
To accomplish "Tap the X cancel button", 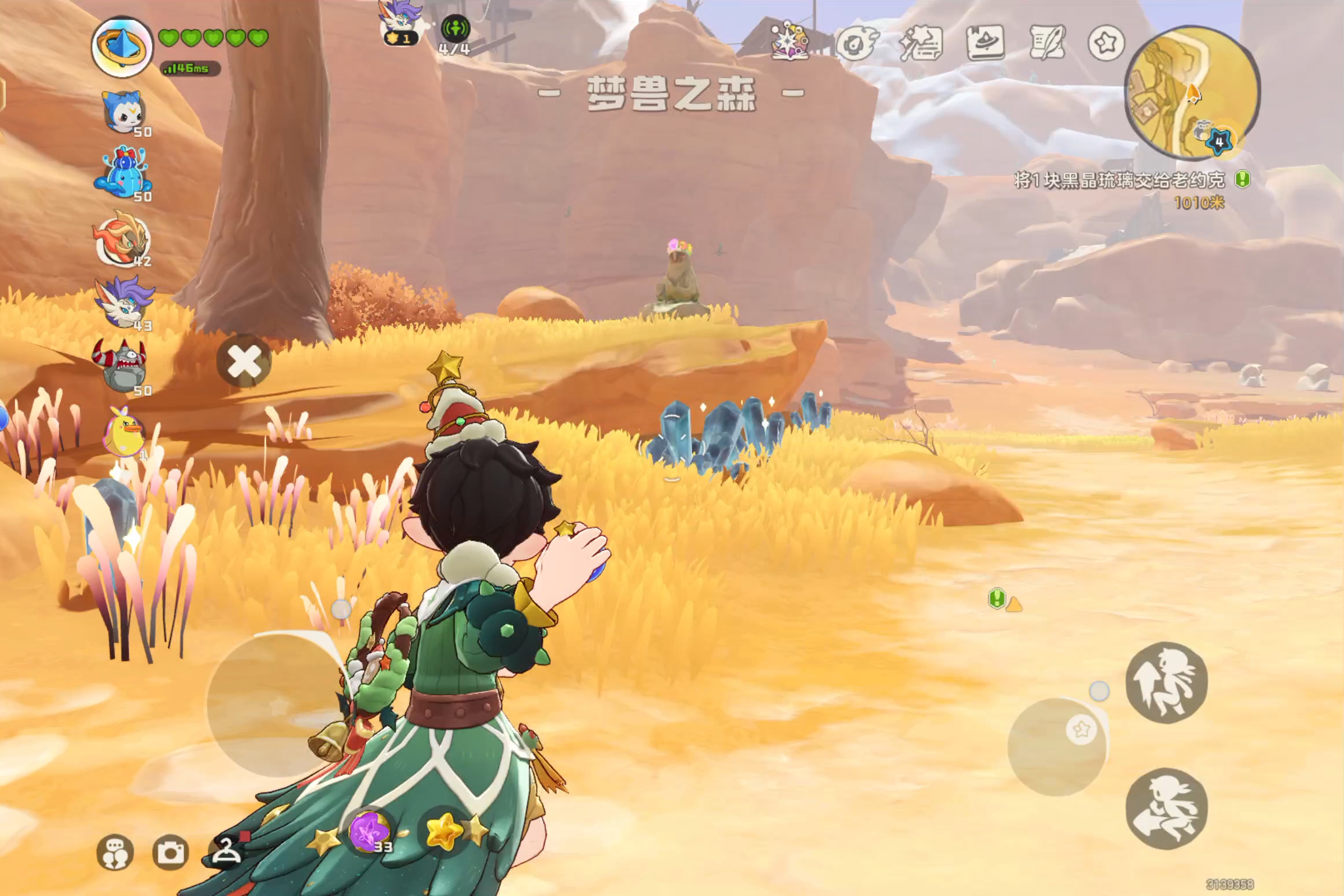I will [244, 362].
